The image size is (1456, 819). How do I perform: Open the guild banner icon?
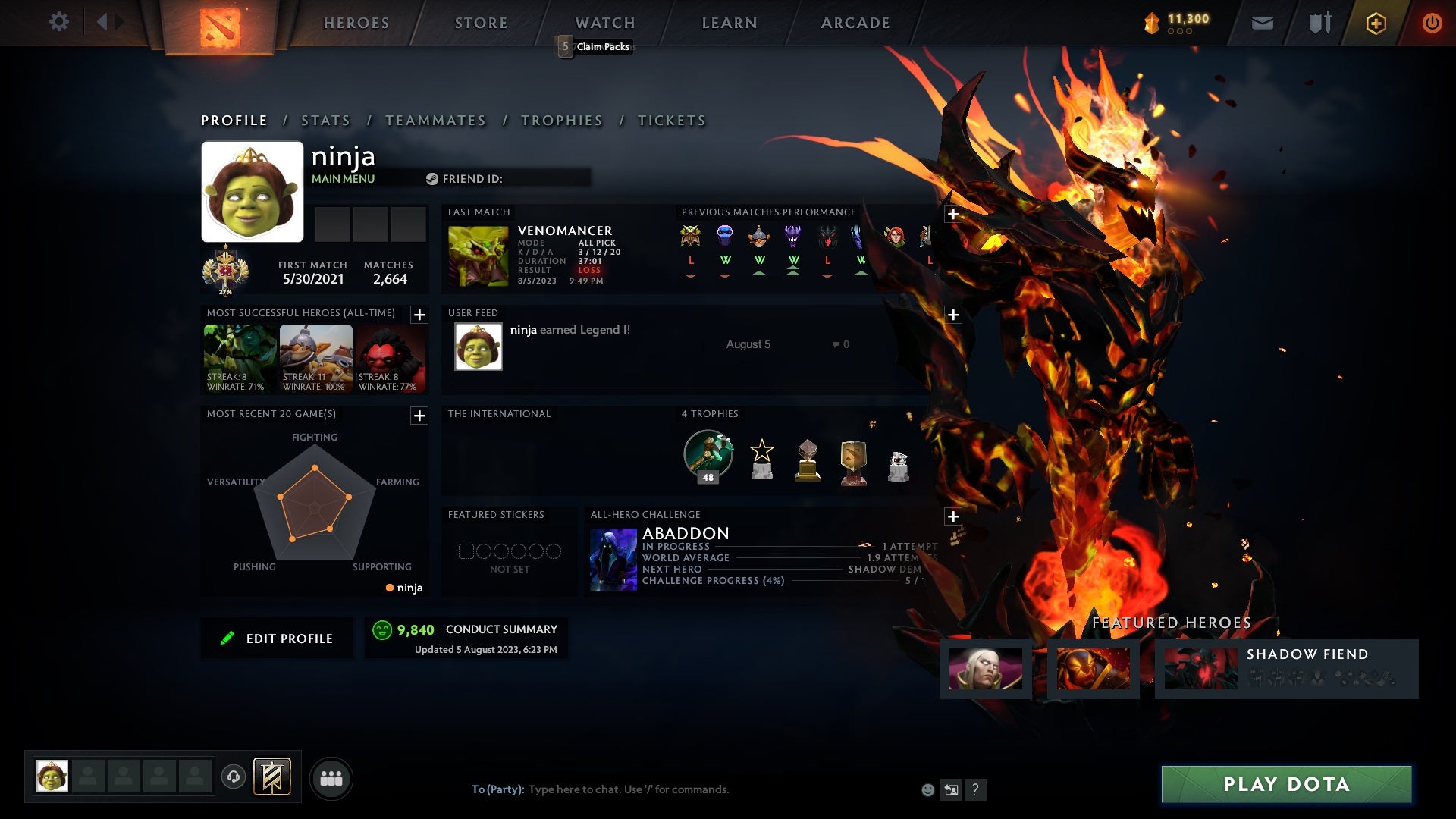coord(273,777)
